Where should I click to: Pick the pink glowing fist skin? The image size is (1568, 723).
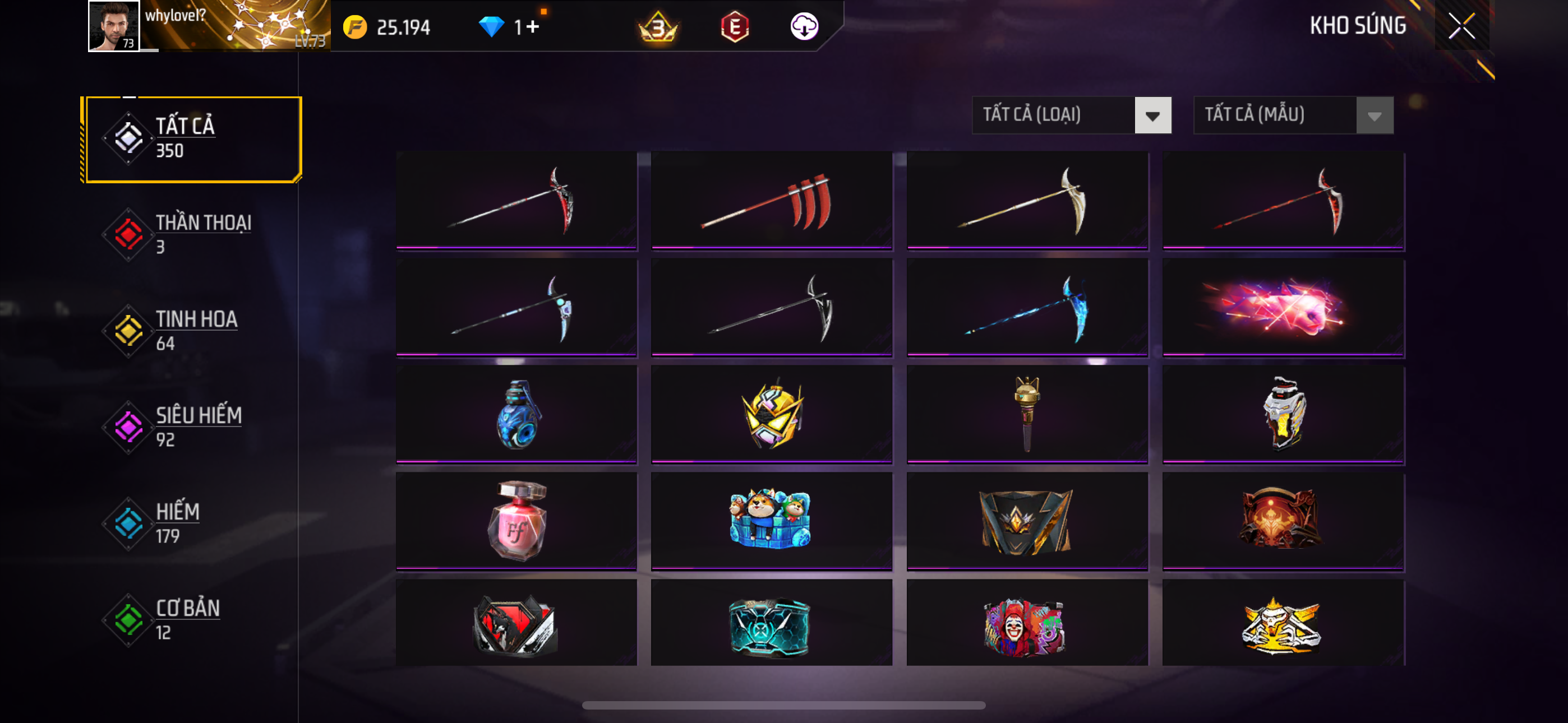click(x=1283, y=307)
